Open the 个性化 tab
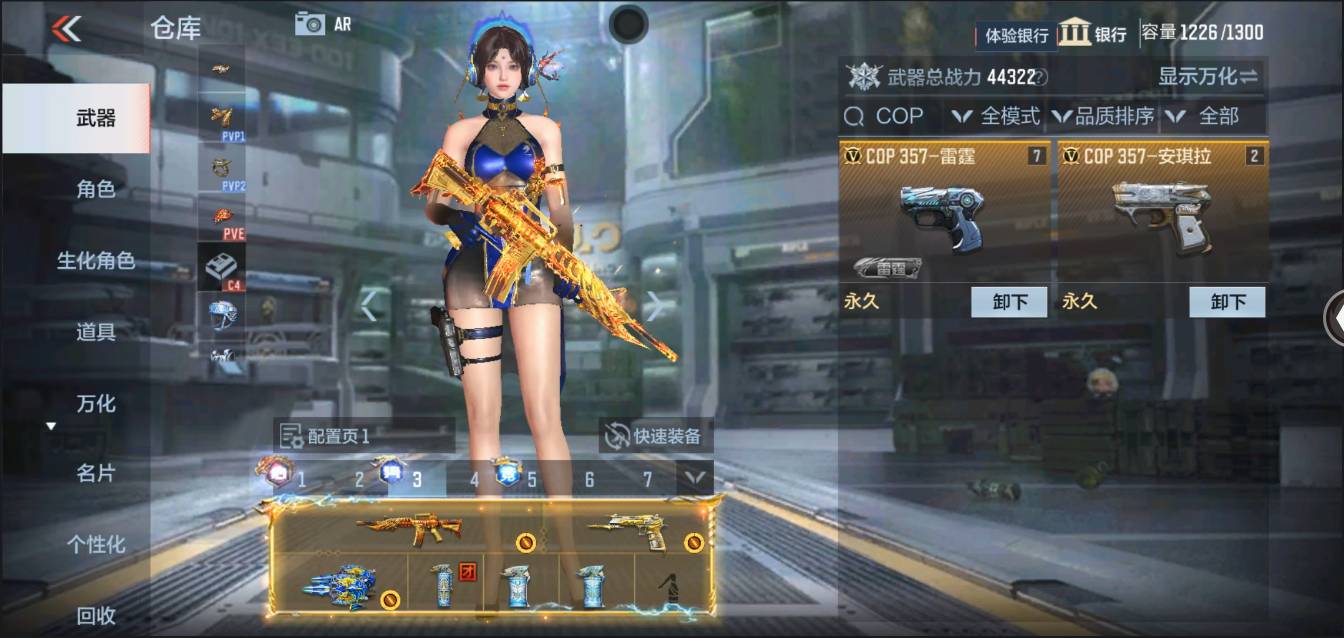 tap(96, 545)
